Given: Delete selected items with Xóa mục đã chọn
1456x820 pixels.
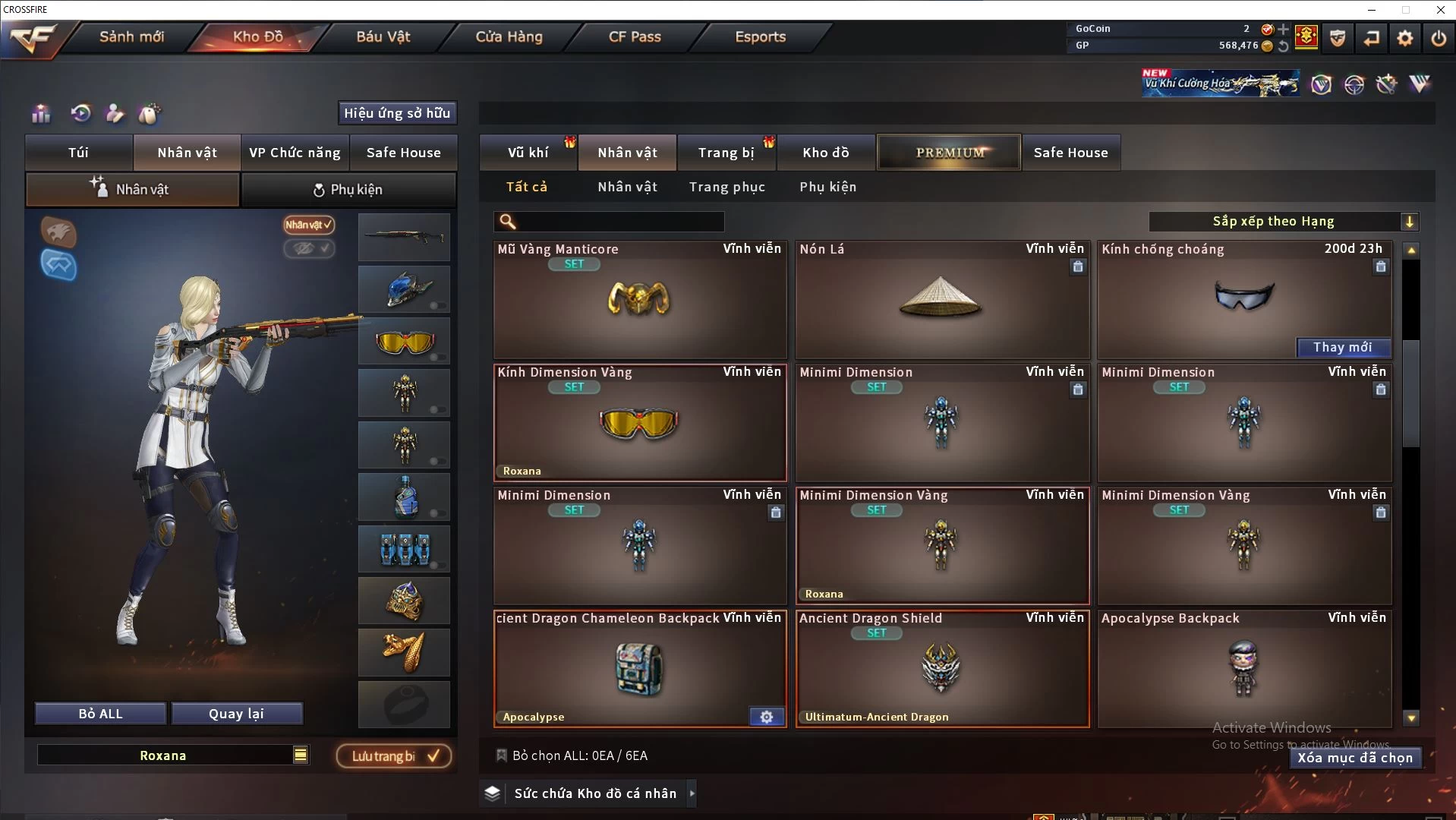Looking at the screenshot, I should click(x=1354, y=758).
